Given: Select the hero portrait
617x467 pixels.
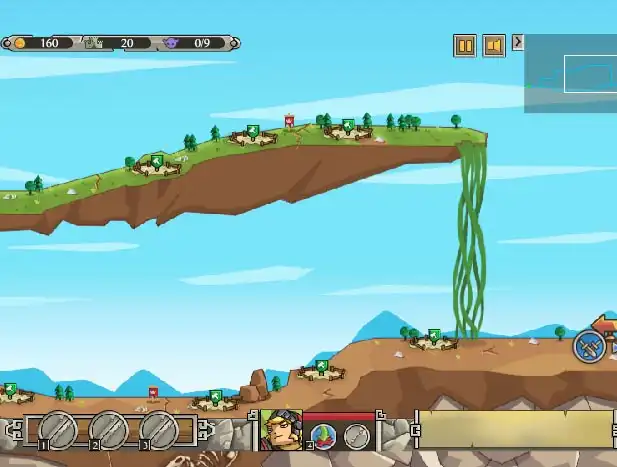Looking at the screenshot, I should (x=281, y=430).
